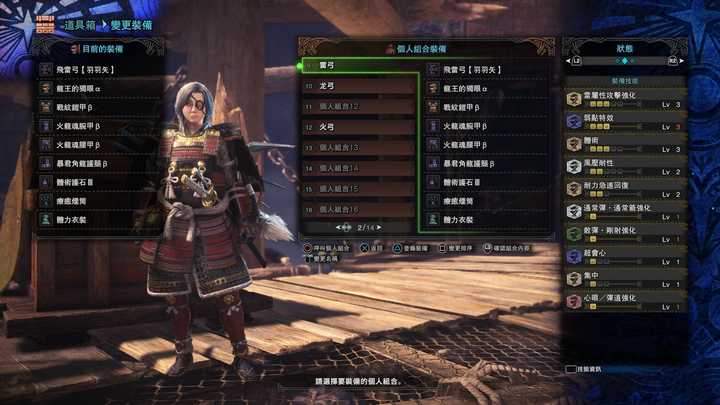The height and width of the screenshot is (405, 720).
Task: Click 暴君角龍護腿β in the loadout preview list
Action: pyautogui.click(x=488, y=164)
